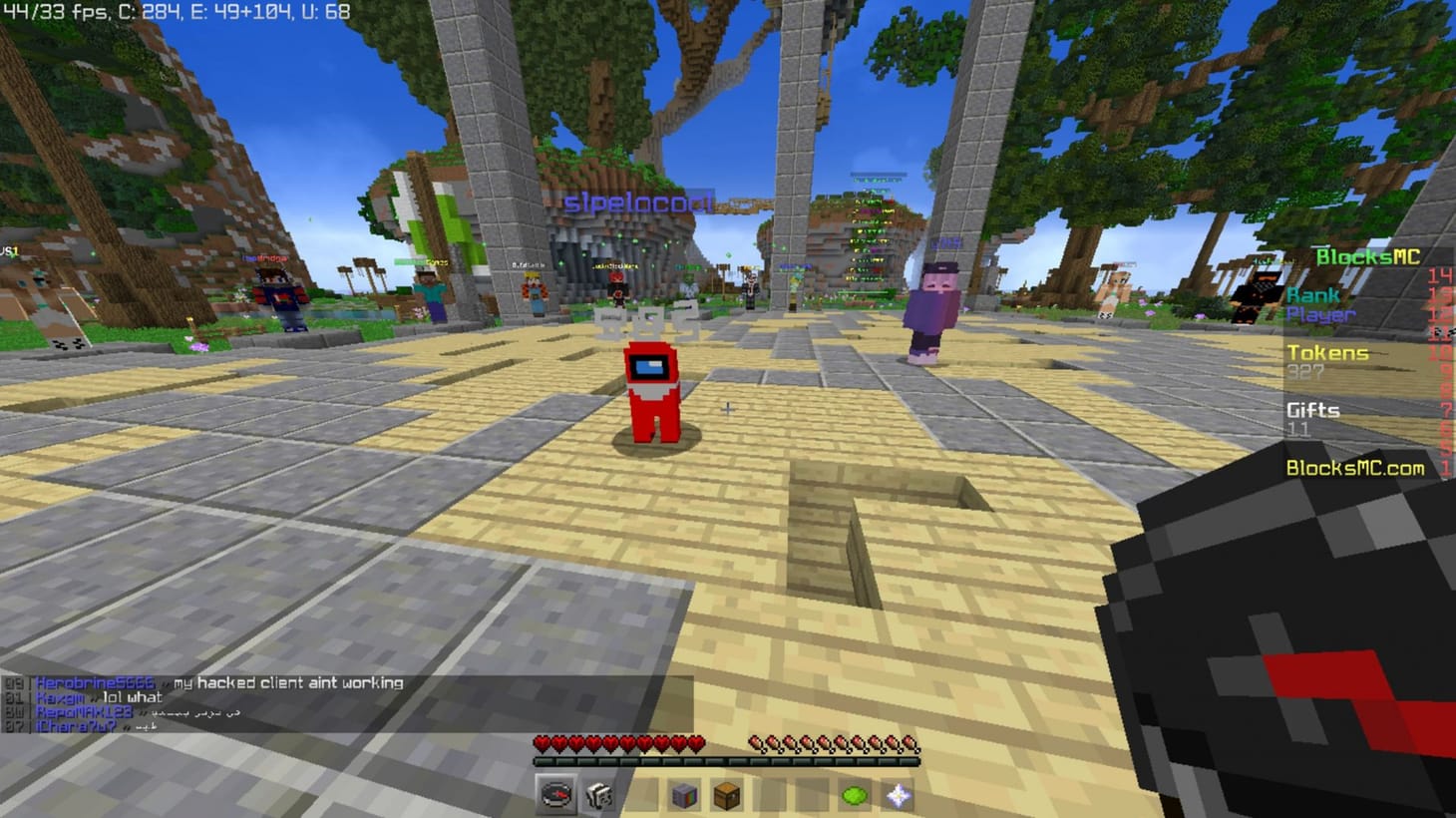The height and width of the screenshot is (818, 1456).
Task: Click the first heart of the health bar
Action: click(540, 741)
